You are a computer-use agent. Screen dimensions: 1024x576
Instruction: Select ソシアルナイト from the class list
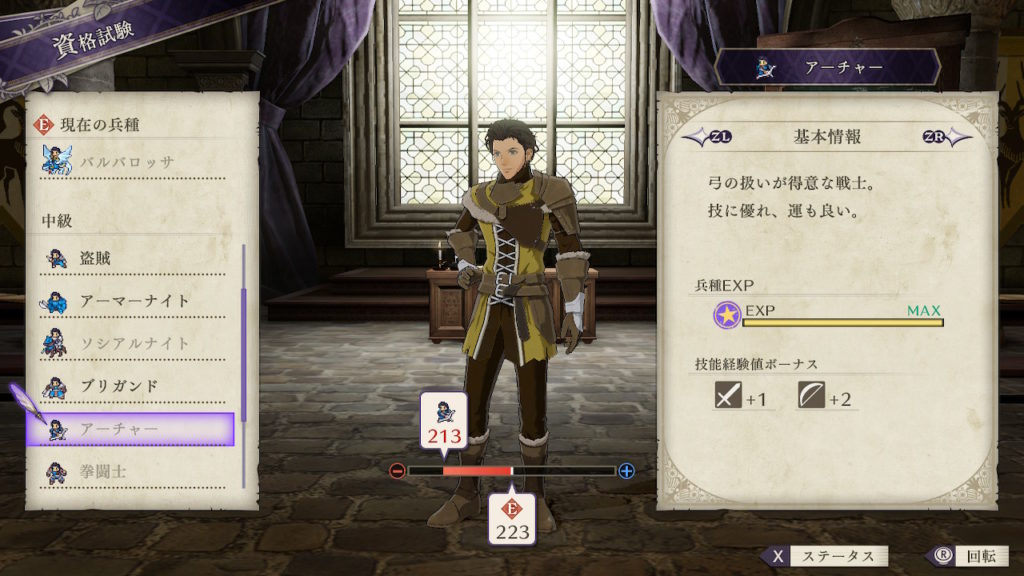point(135,343)
